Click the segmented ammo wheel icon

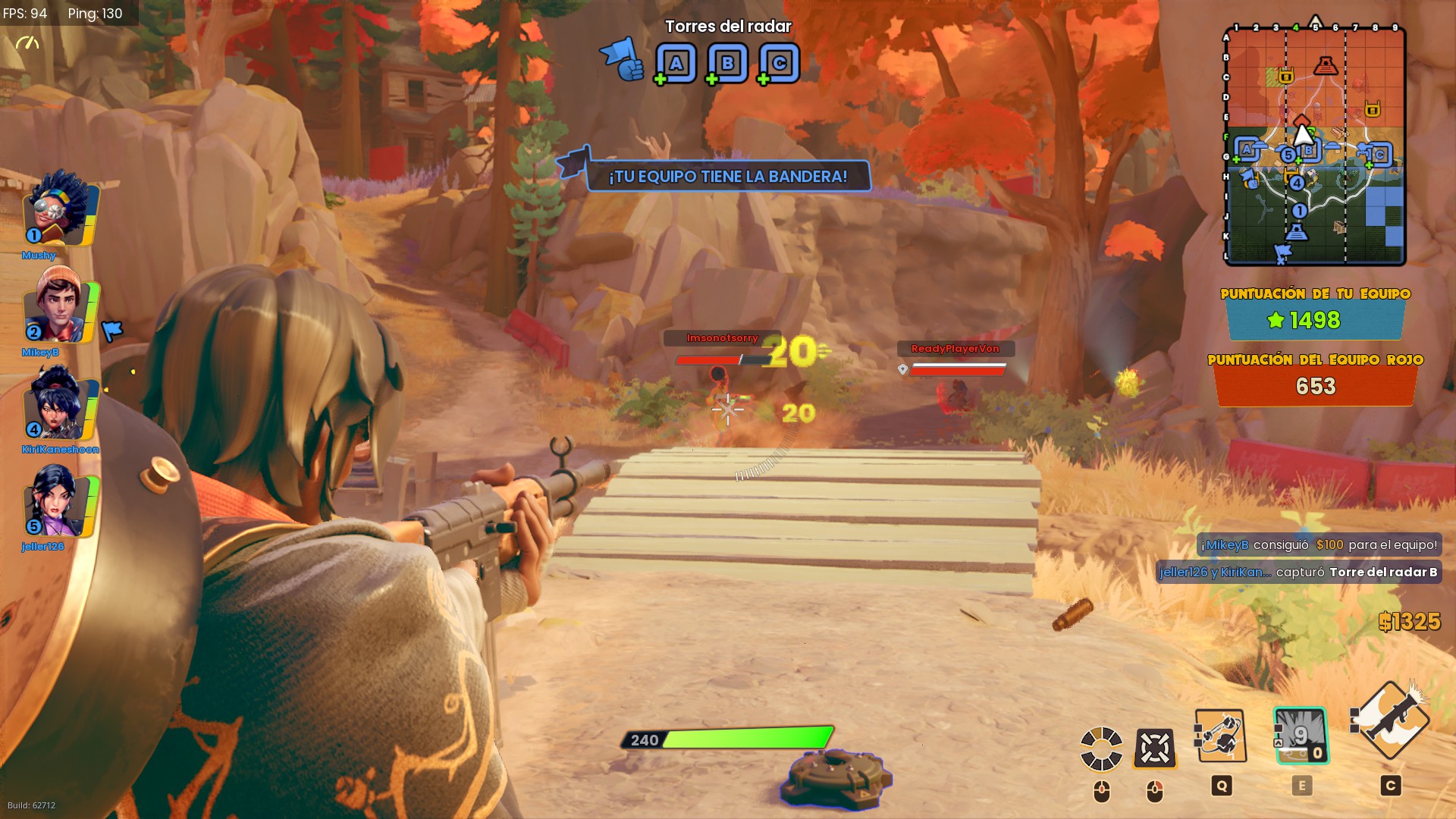1101,748
